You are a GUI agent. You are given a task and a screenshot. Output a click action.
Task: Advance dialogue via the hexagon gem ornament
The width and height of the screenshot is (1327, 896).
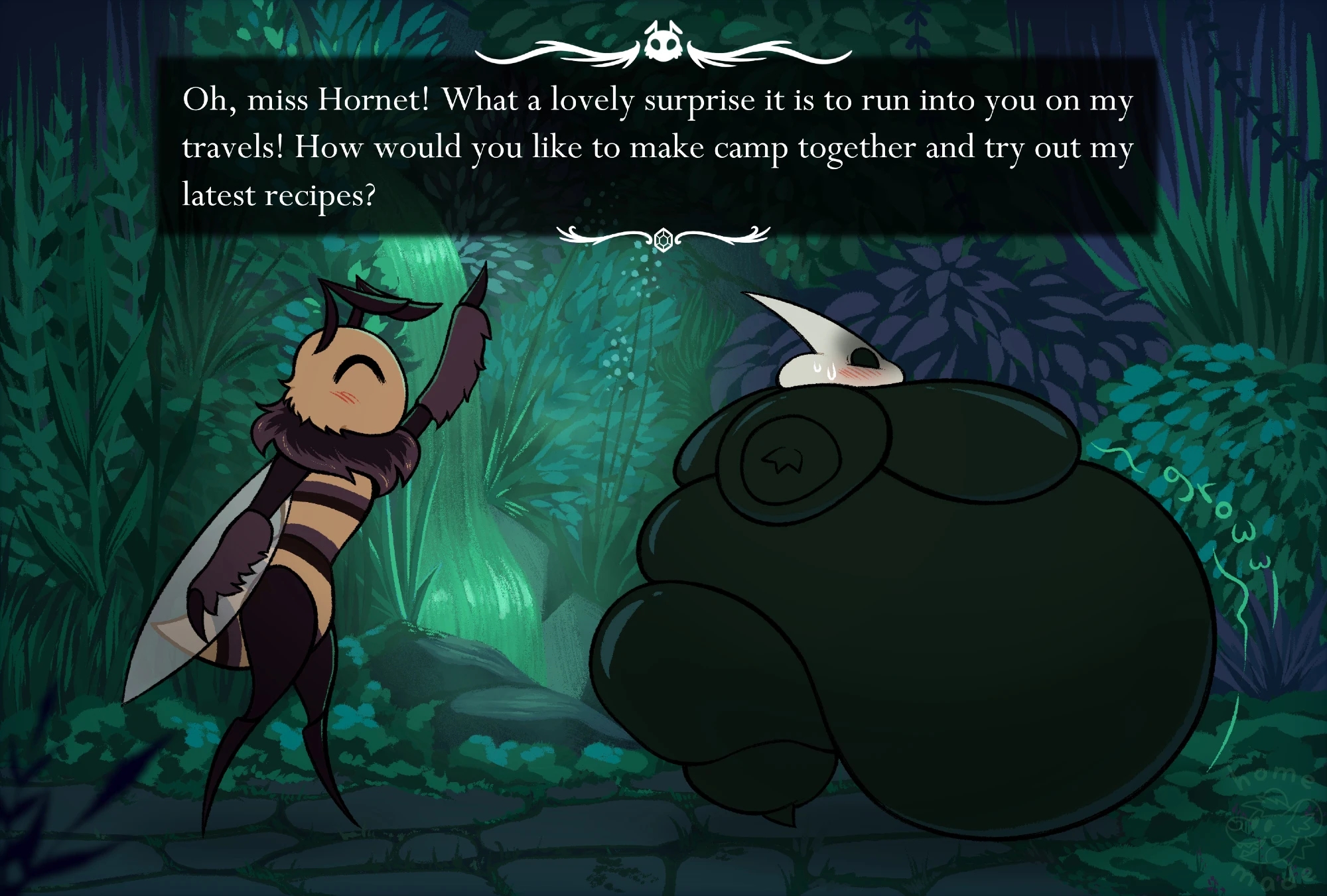(663, 239)
